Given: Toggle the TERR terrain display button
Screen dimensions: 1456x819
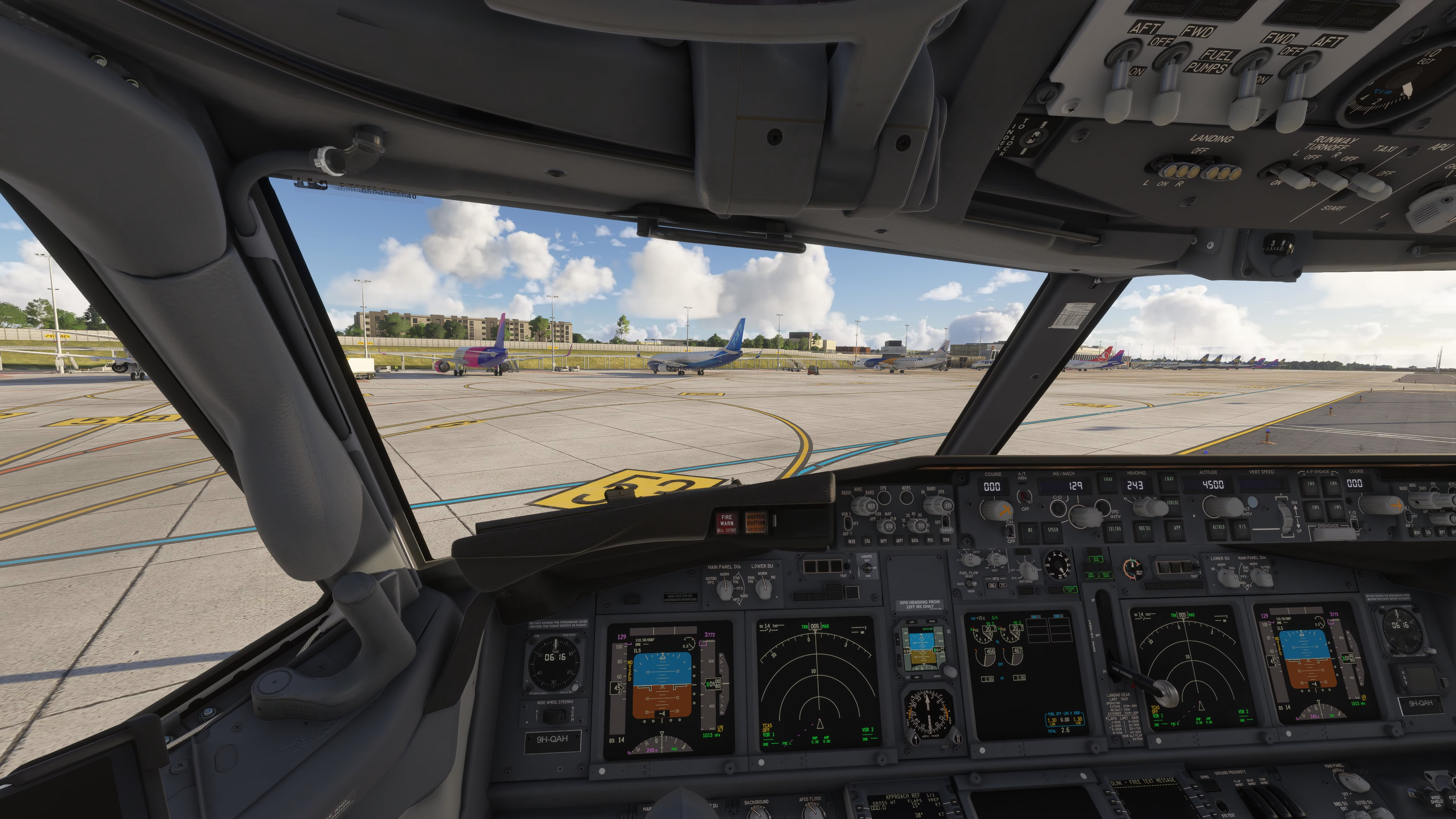Looking at the screenshot, I should coord(946,540).
